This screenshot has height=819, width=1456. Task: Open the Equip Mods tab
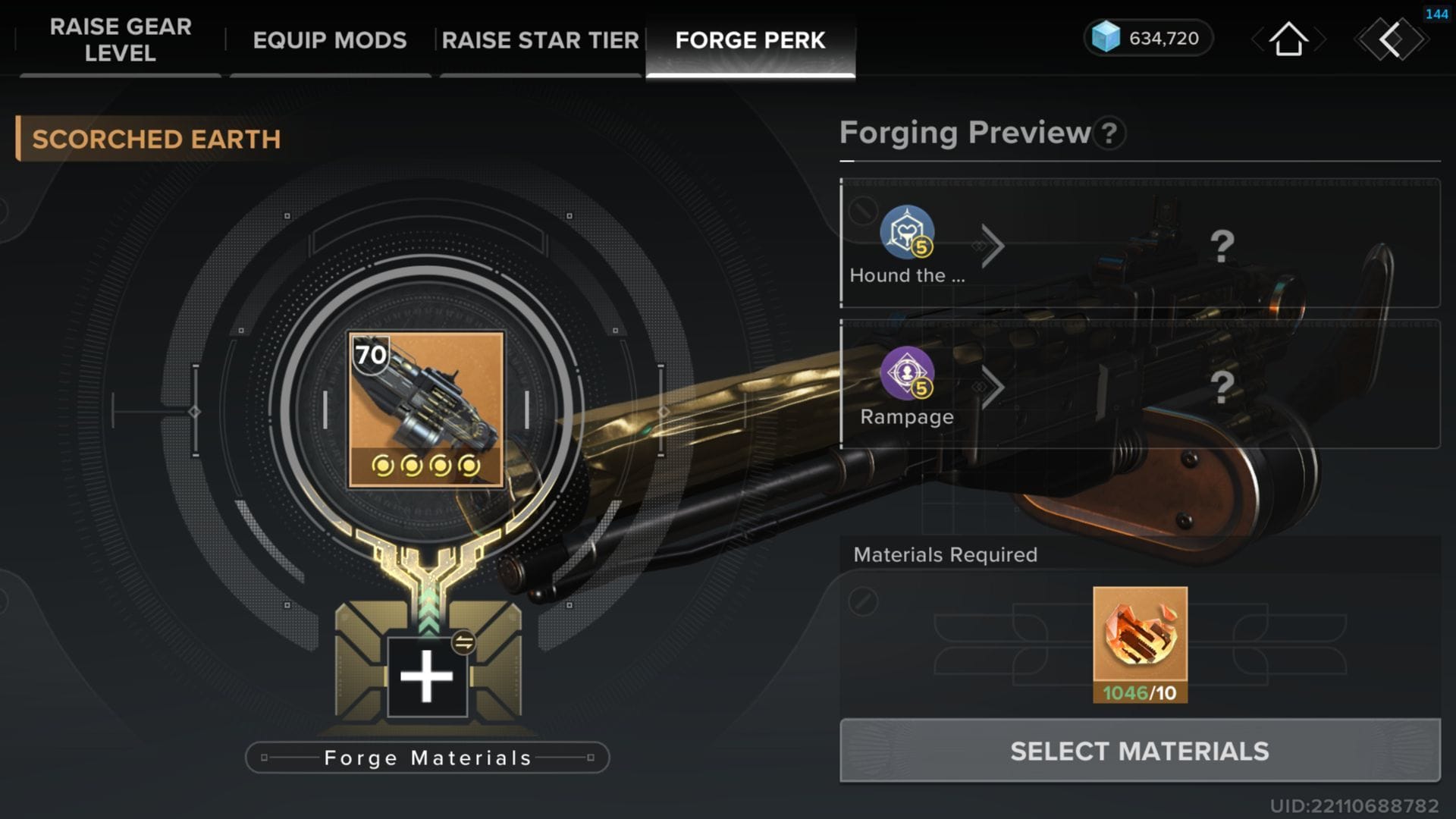330,39
